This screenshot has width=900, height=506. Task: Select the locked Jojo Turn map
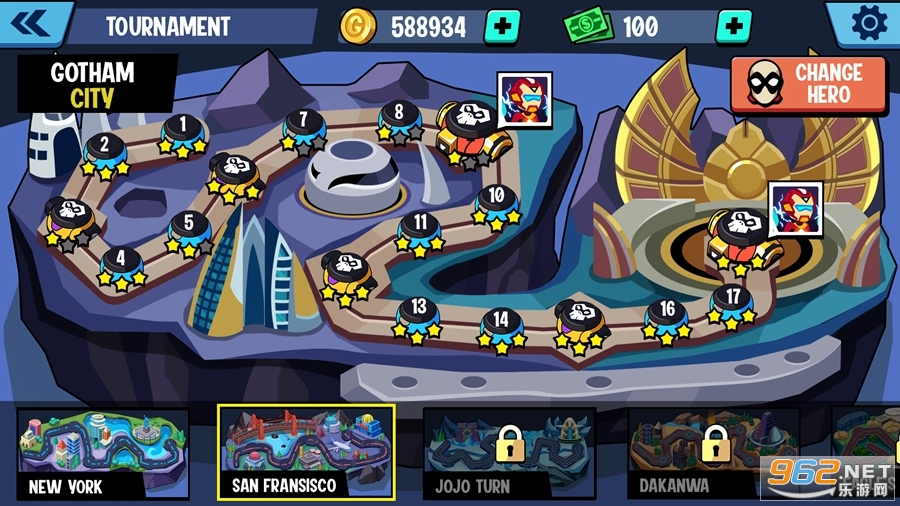pyautogui.click(x=508, y=454)
